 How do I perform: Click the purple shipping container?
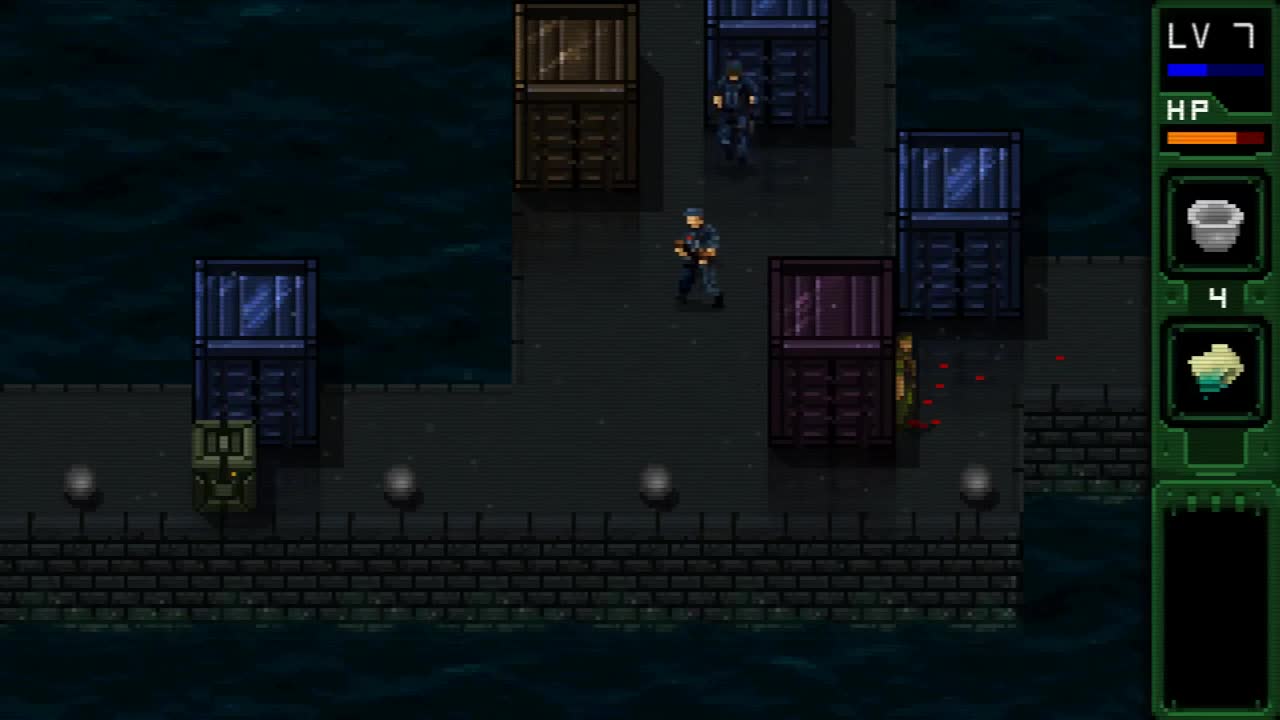tap(830, 350)
